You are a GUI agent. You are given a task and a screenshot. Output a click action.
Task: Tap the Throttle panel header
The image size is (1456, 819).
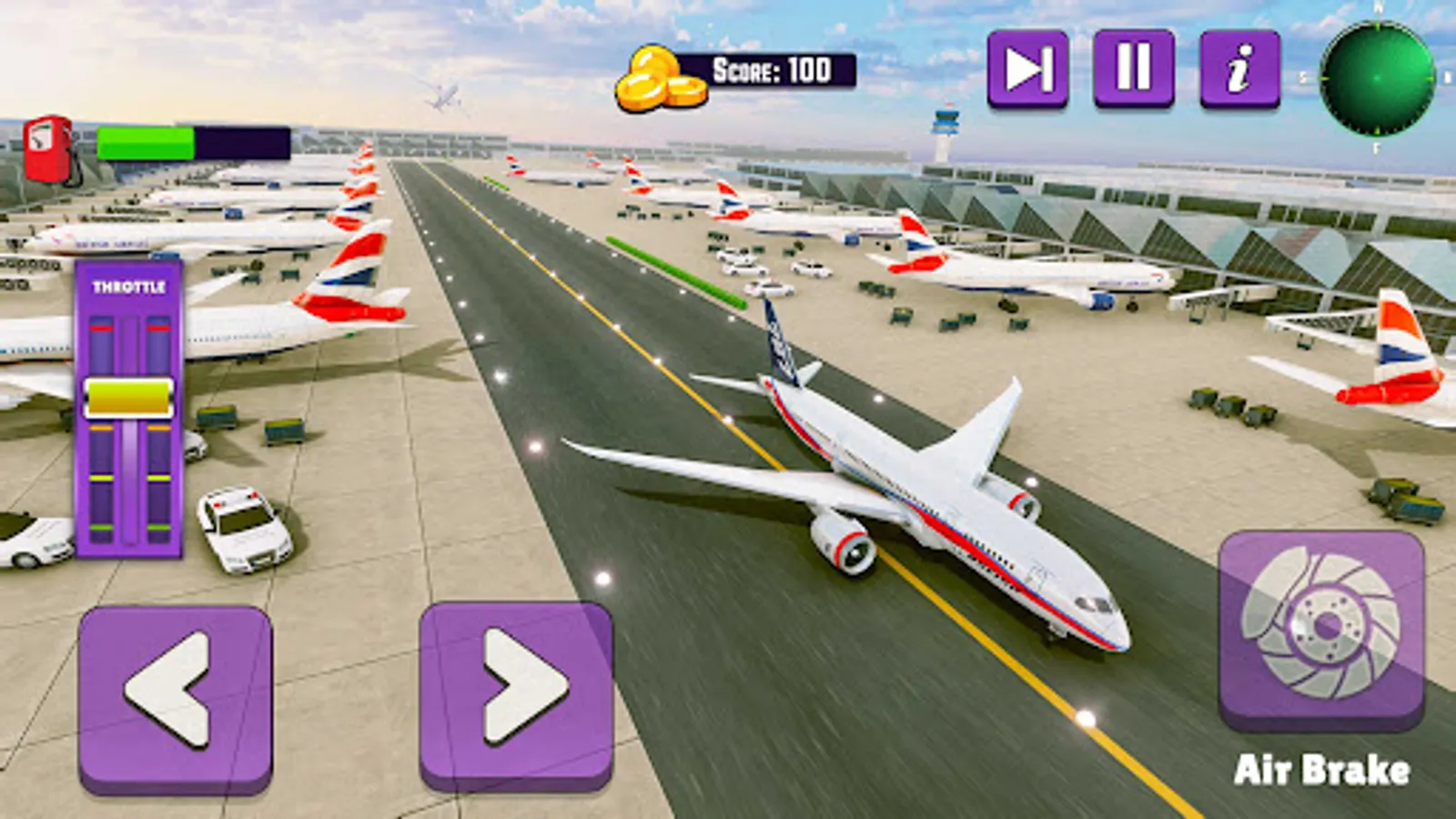[x=130, y=287]
